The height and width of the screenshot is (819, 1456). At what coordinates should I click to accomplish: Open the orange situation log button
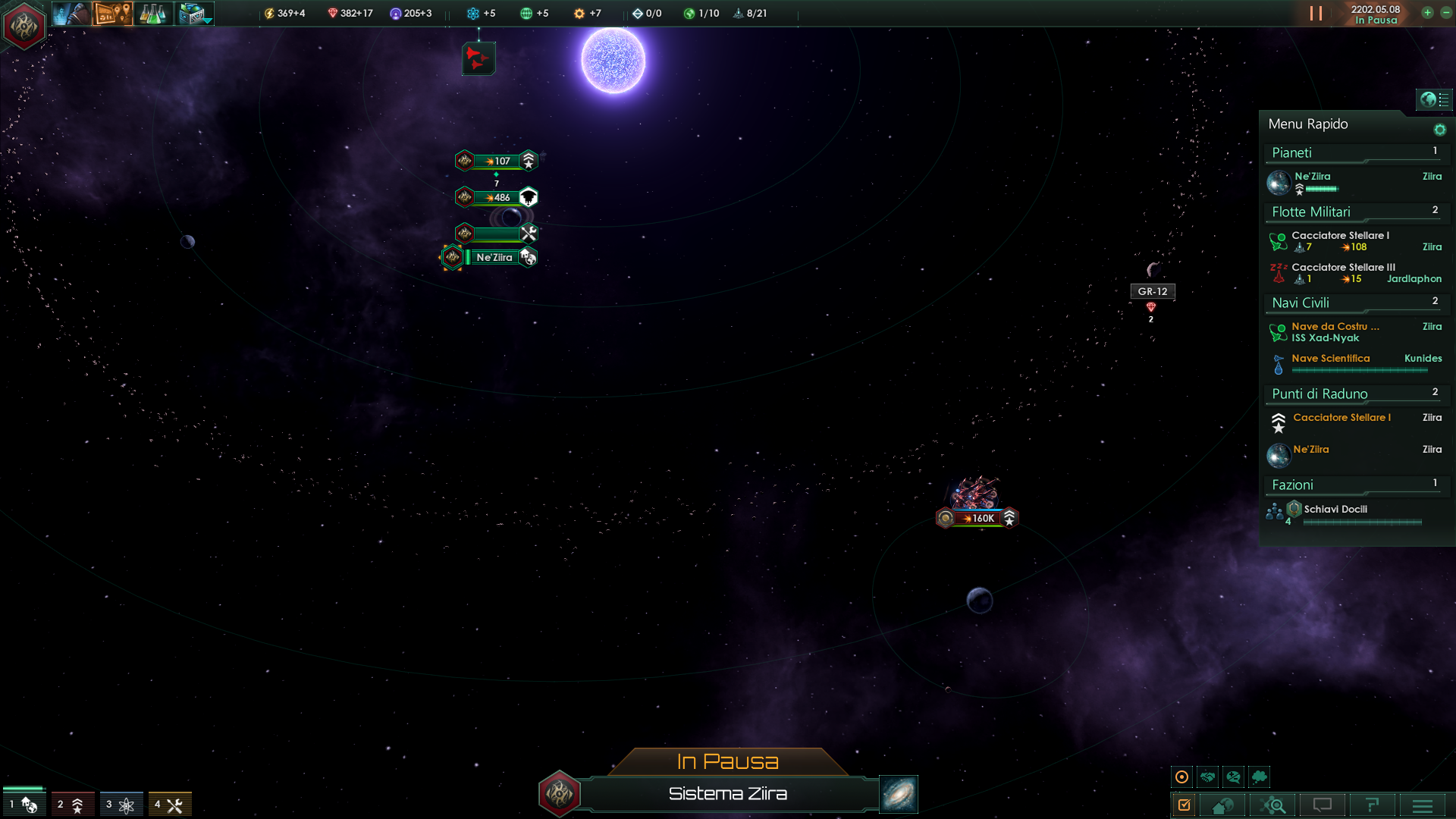click(112, 14)
